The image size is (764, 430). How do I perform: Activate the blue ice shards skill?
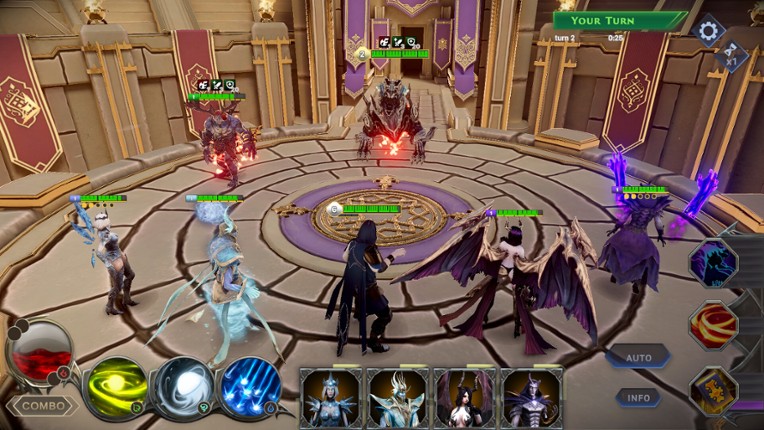248,387
